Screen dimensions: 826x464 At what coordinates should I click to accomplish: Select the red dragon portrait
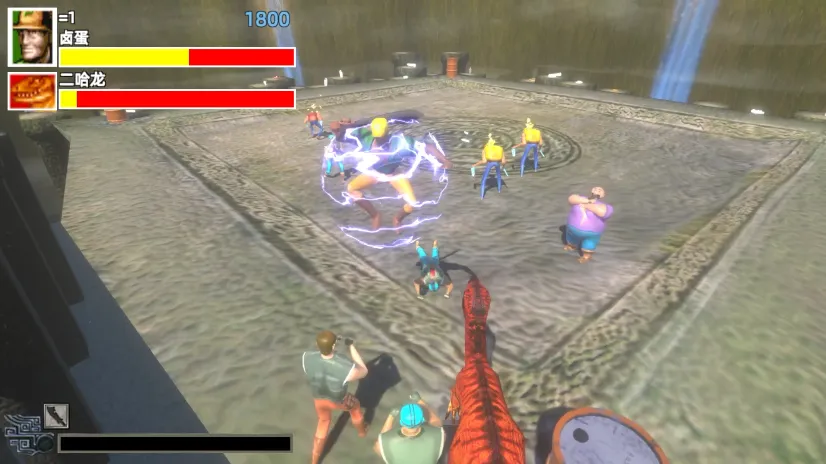[x=32, y=91]
